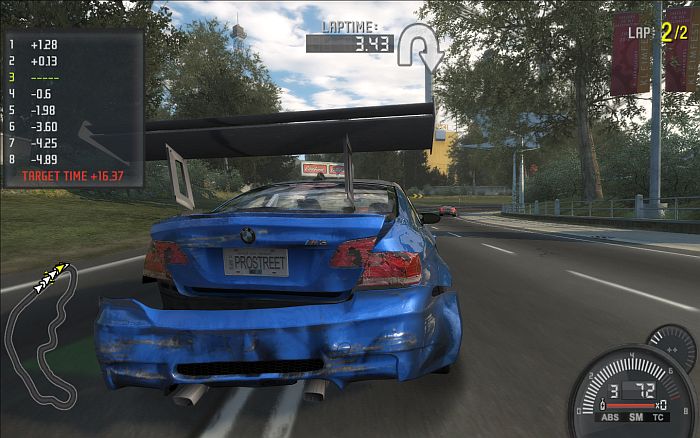Select the SM indicator on the gauge
This screenshot has width=700, height=438.
coord(637,417)
